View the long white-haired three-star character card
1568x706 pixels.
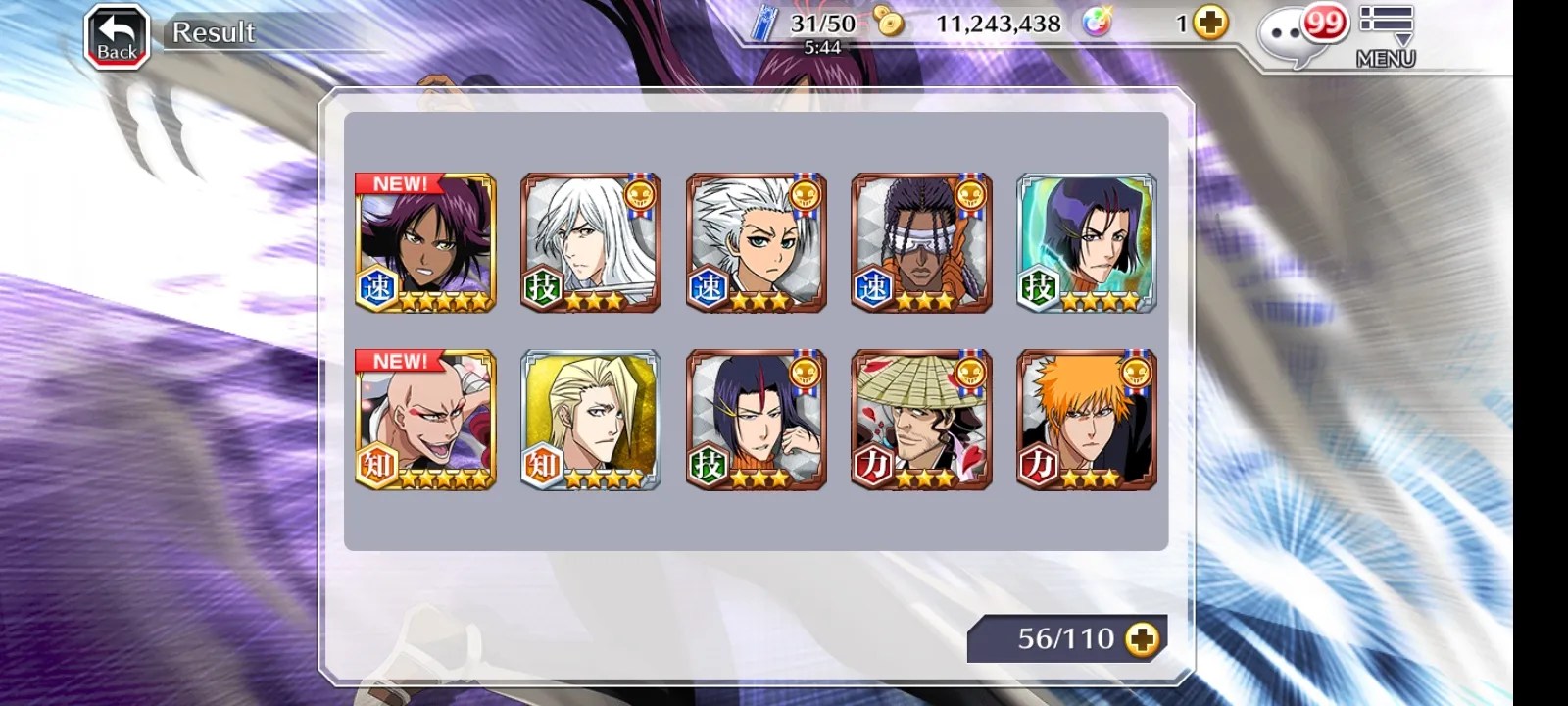(x=591, y=243)
